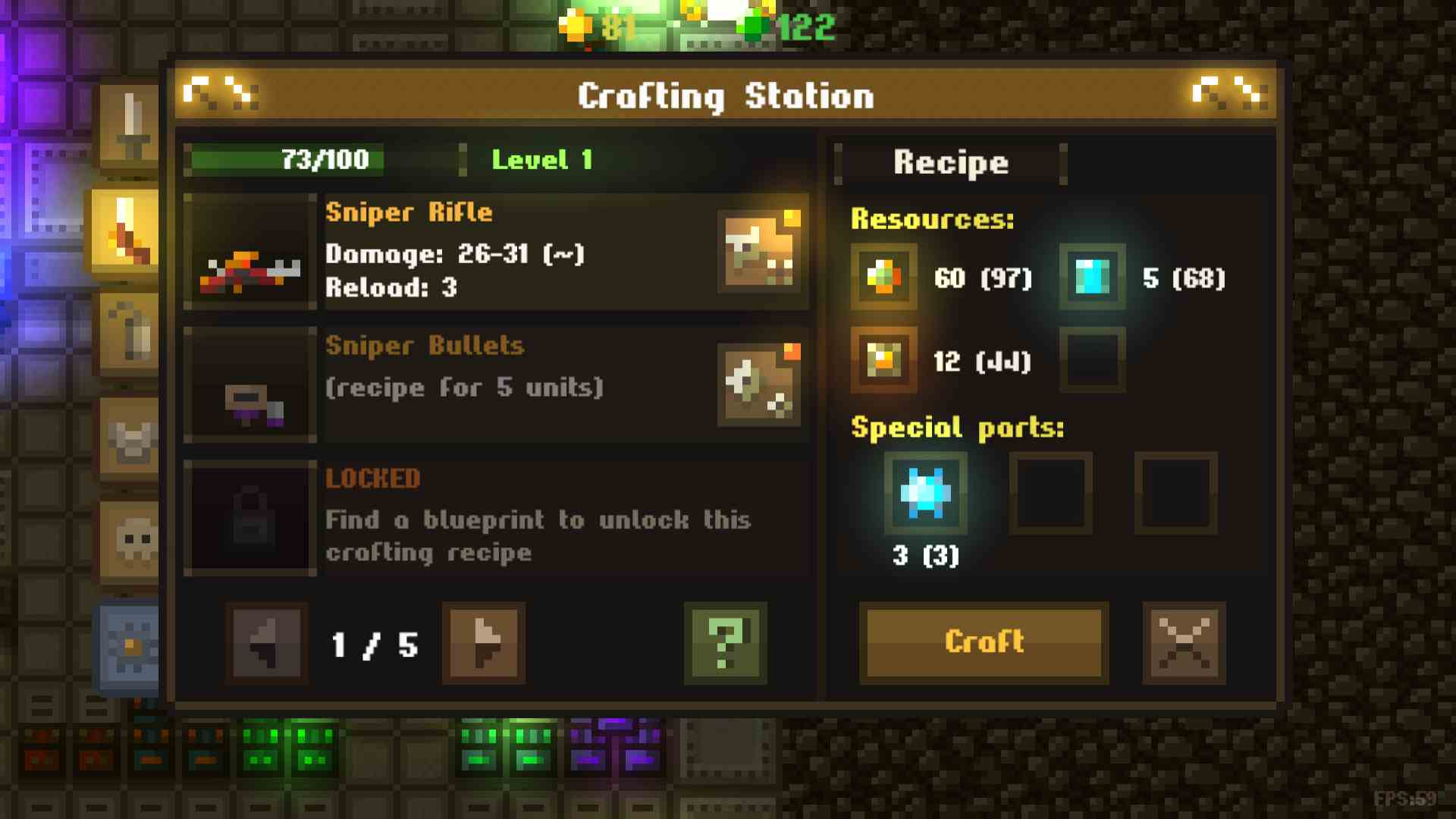Image resolution: width=1456 pixels, height=819 pixels.
Task: Switch to the Recipe panel header
Action: [x=950, y=162]
